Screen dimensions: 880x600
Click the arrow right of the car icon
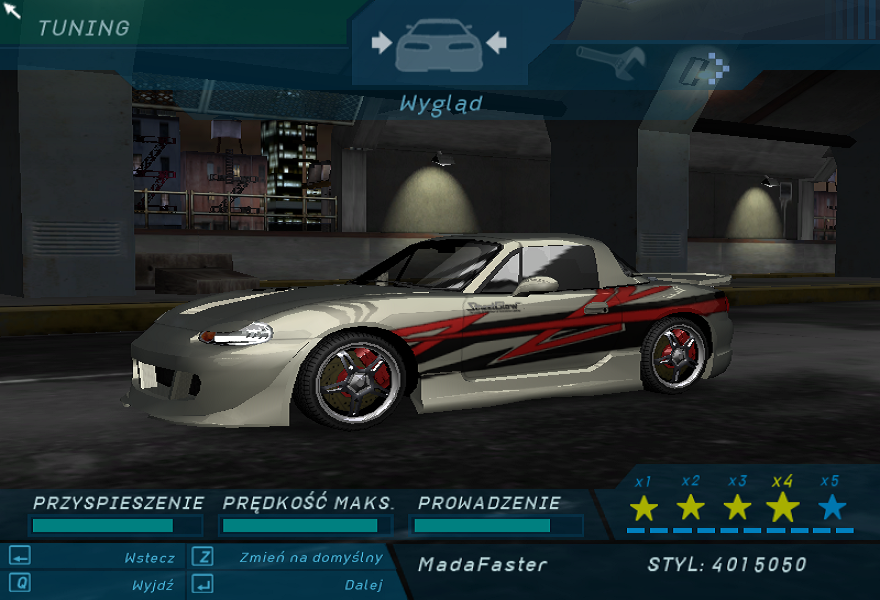(497, 43)
